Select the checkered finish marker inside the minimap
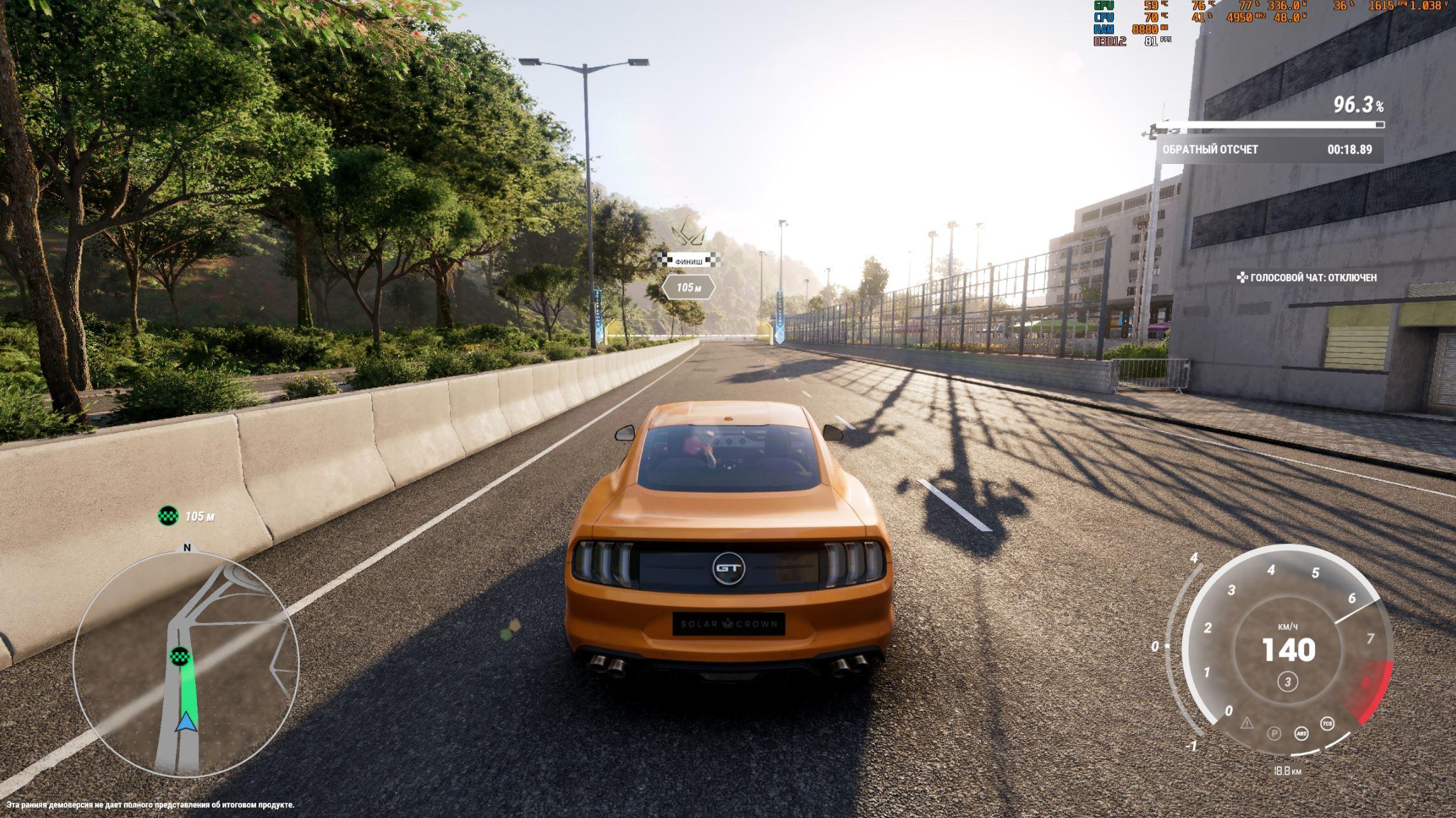 click(x=181, y=656)
